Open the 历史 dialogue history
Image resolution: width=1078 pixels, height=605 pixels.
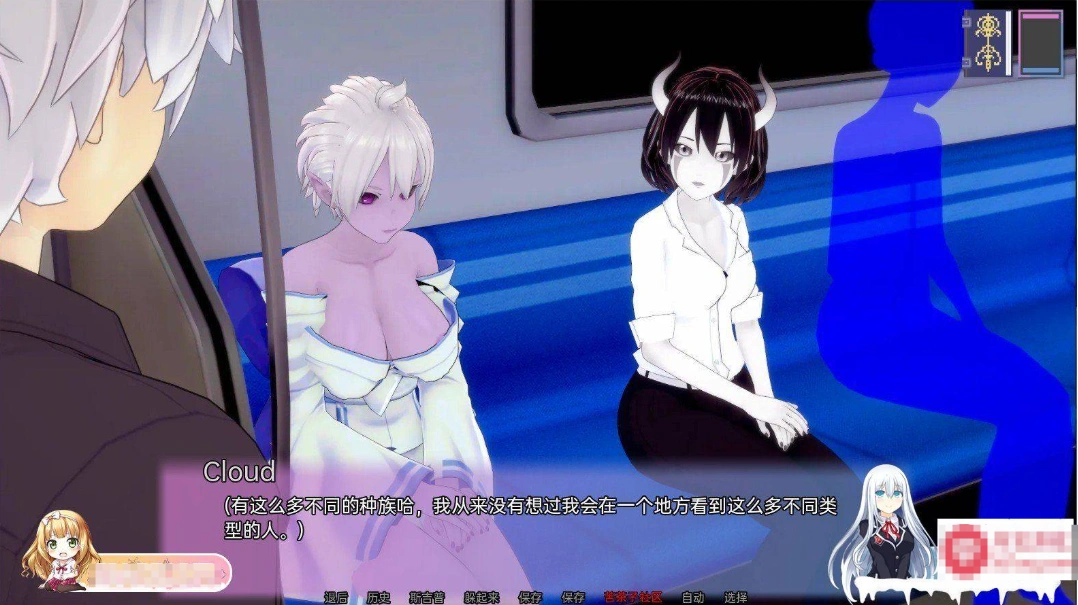coord(378,597)
